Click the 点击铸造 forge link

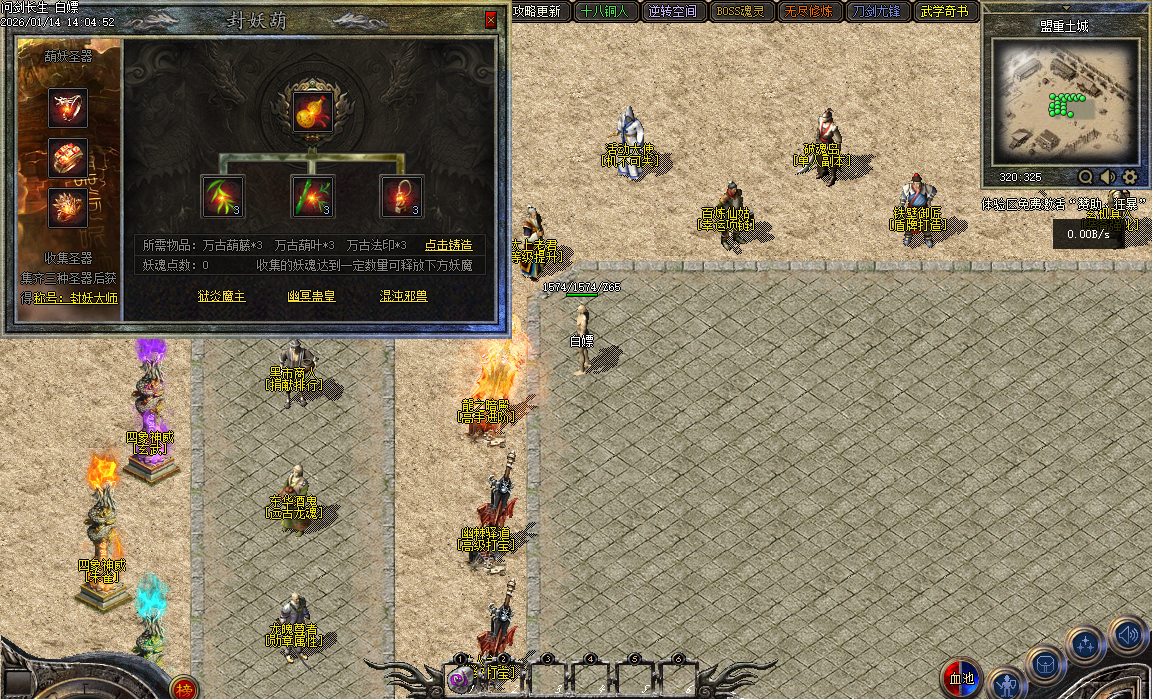click(448, 245)
